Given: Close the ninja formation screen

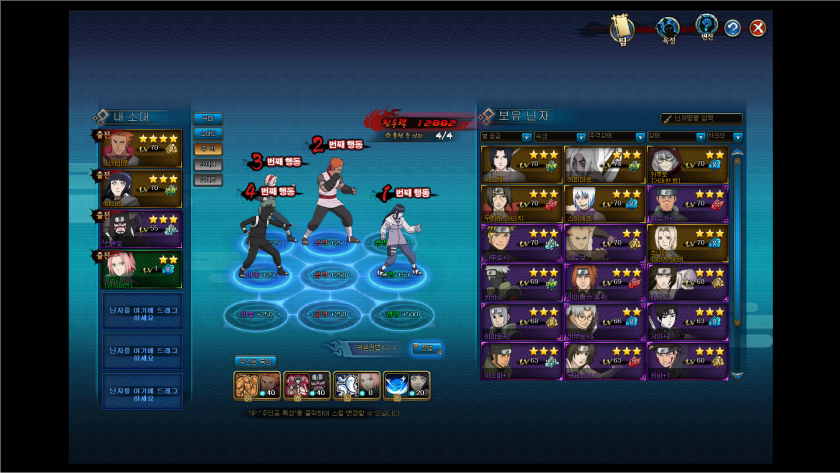Looking at the screenshot, I should point(758,28).
